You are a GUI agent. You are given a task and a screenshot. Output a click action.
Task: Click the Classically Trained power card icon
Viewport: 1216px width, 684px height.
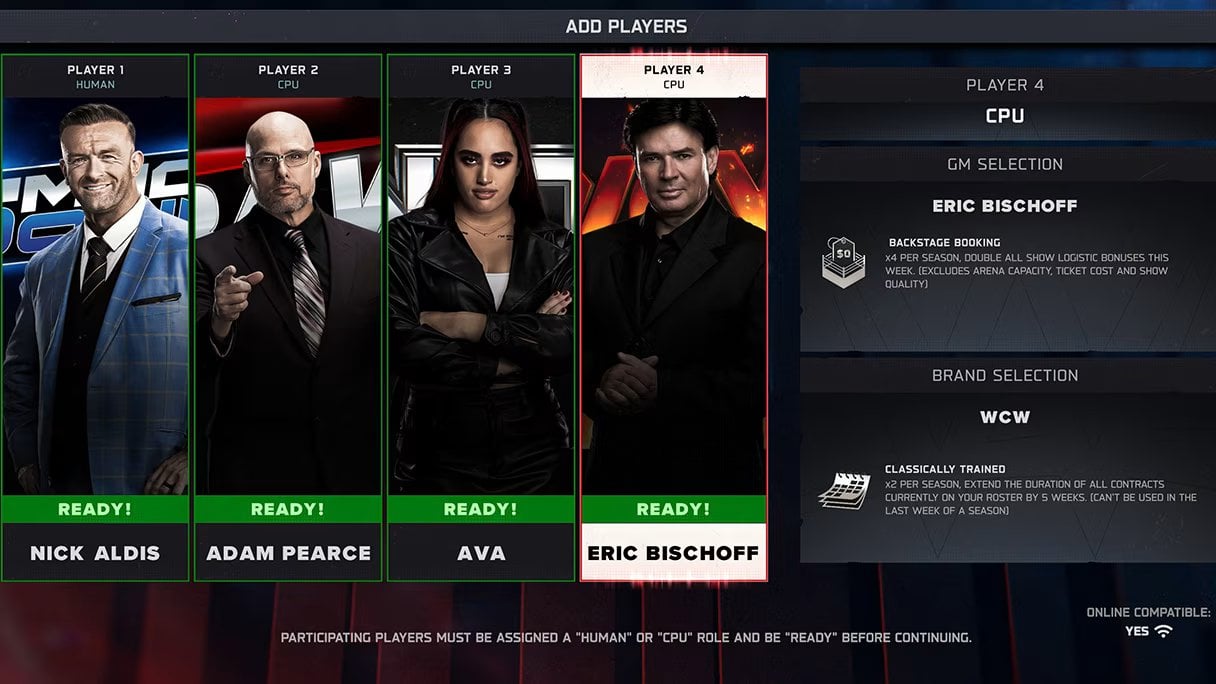(x=843, y=489)
